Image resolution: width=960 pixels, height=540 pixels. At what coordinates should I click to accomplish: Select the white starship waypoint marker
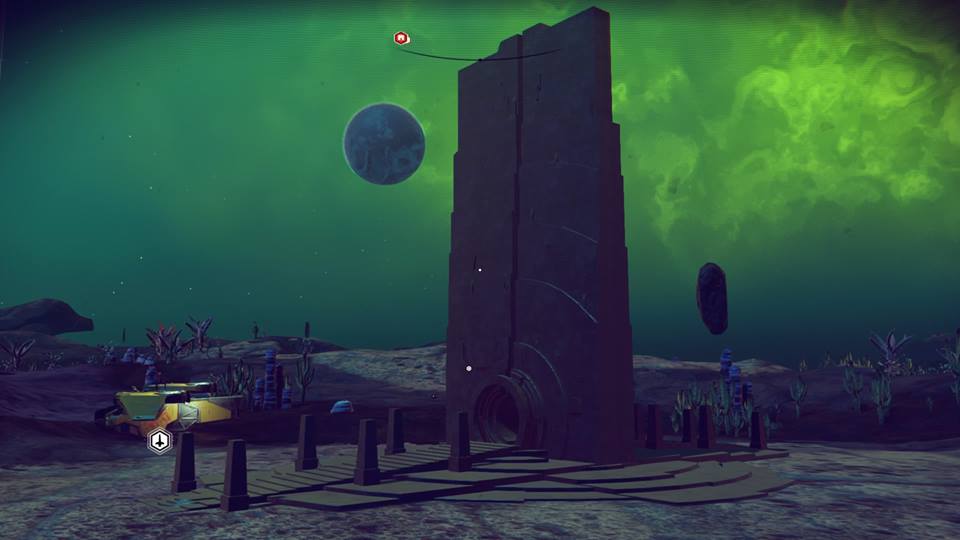pos(160,440)
